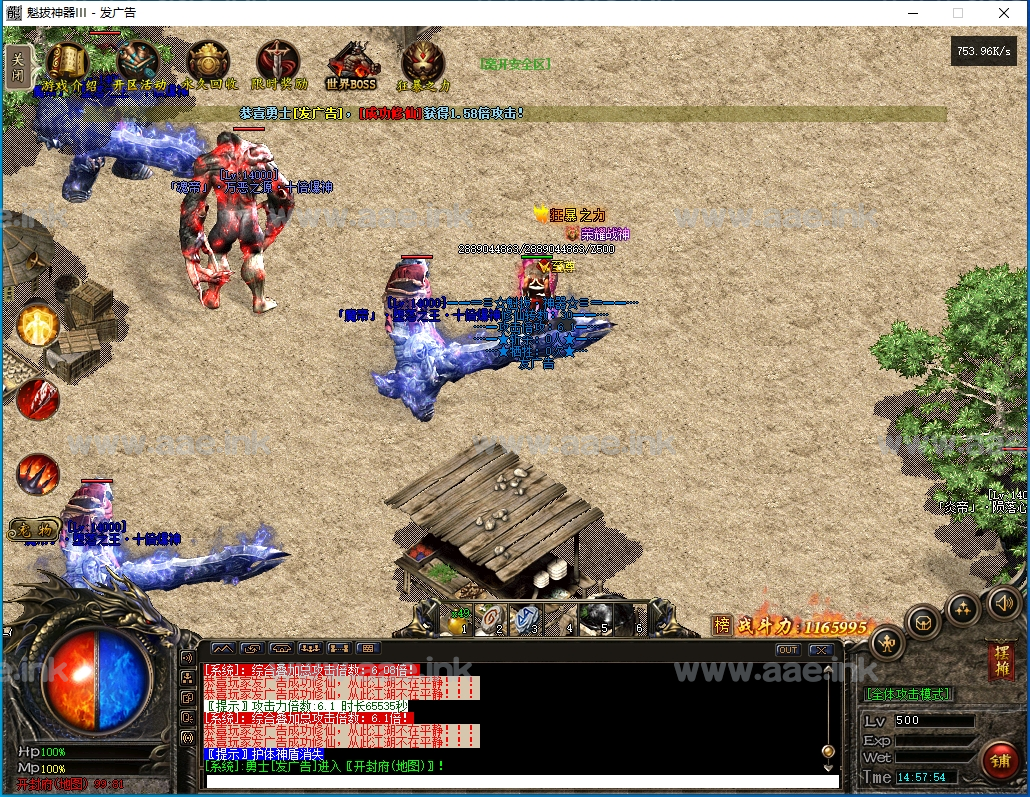Open the 榜 ranking button
The image size is (1030, 797).
722,625
